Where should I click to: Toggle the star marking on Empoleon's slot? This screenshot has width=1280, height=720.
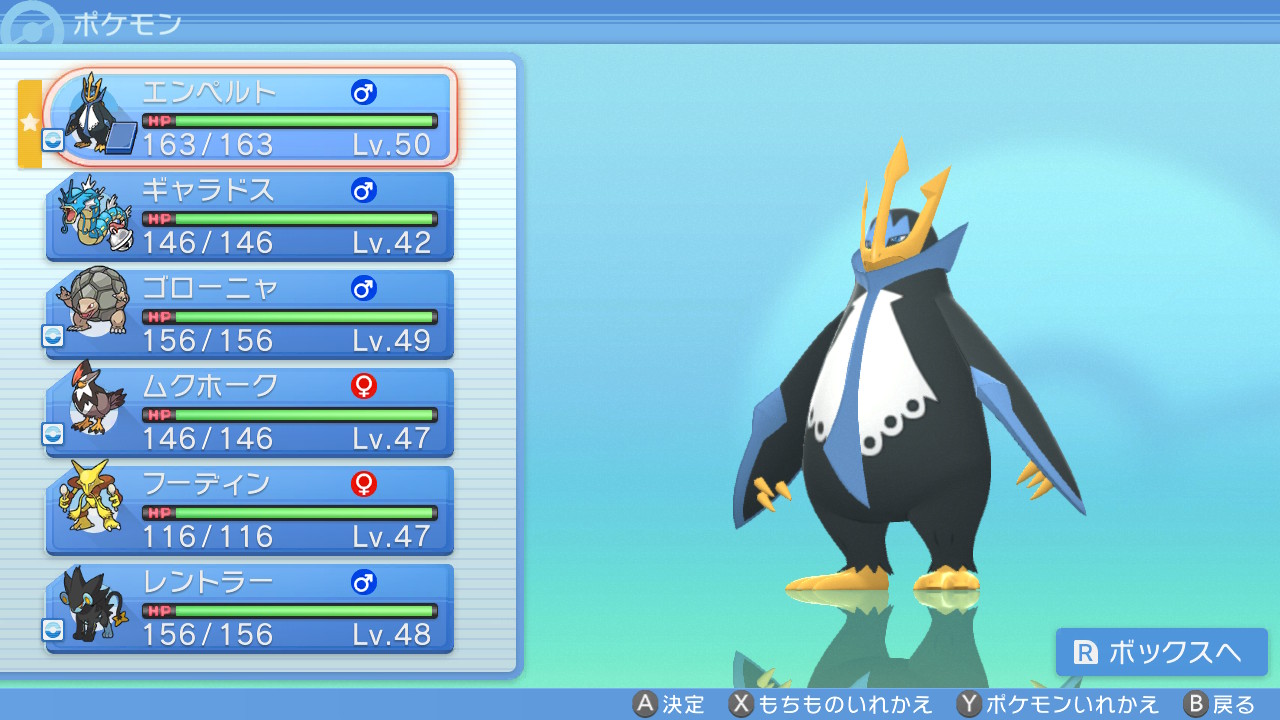(30, 120)
